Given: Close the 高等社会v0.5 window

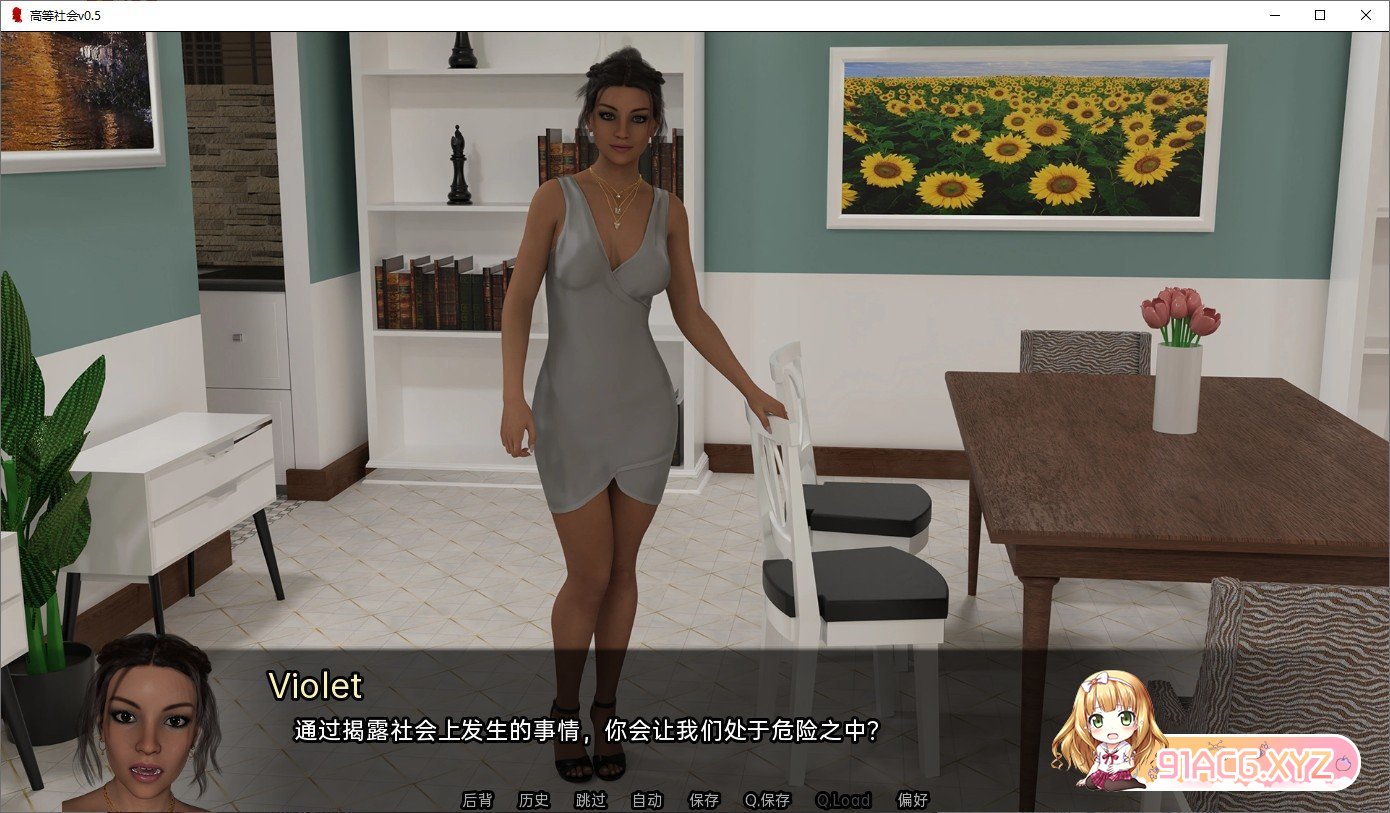Looking at the screenshot, I should point(1365,15).
